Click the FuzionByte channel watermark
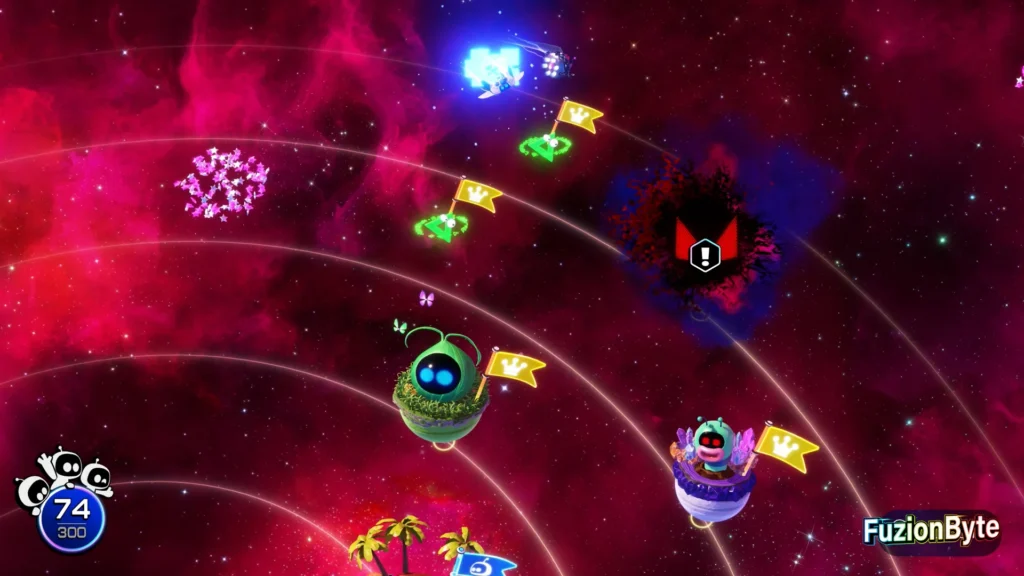This screenshot has width=1024, height=576. tap(929, 531)
